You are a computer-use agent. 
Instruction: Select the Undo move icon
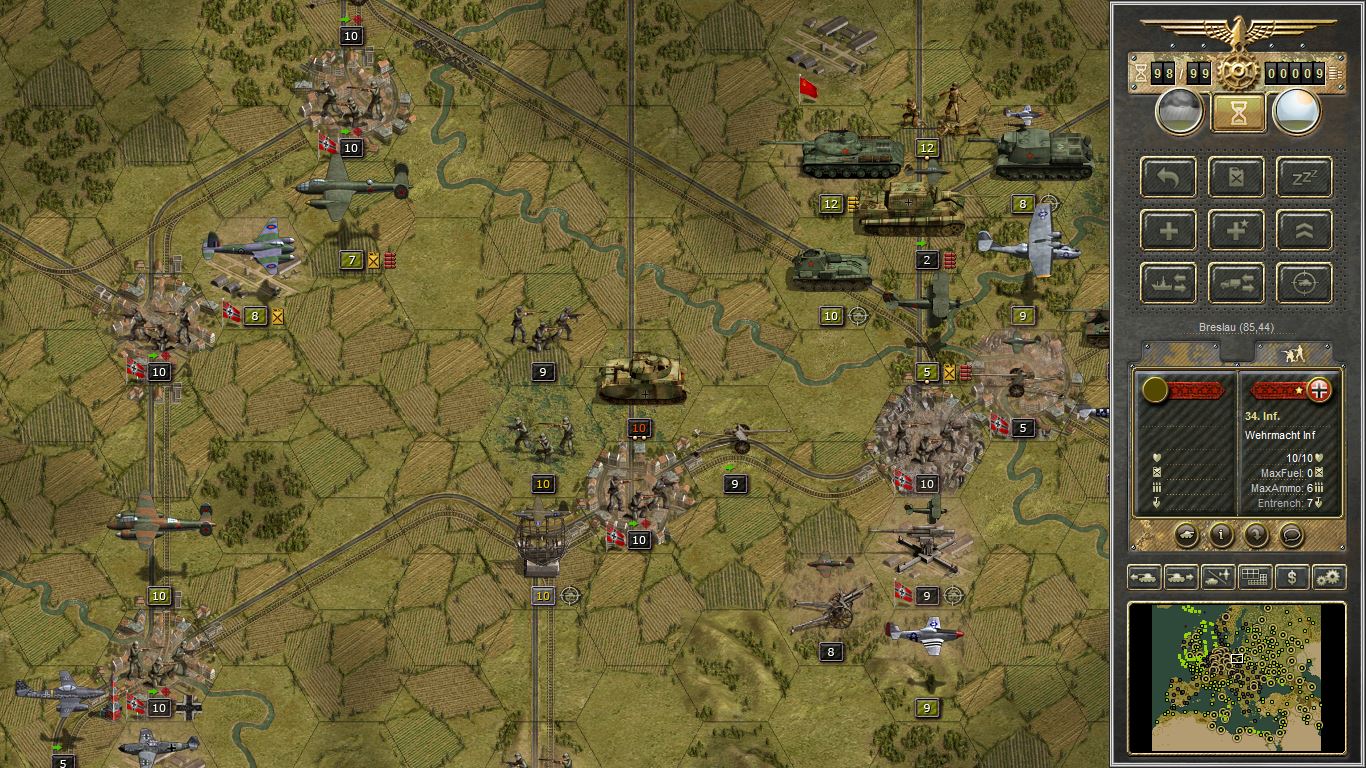1168,178
